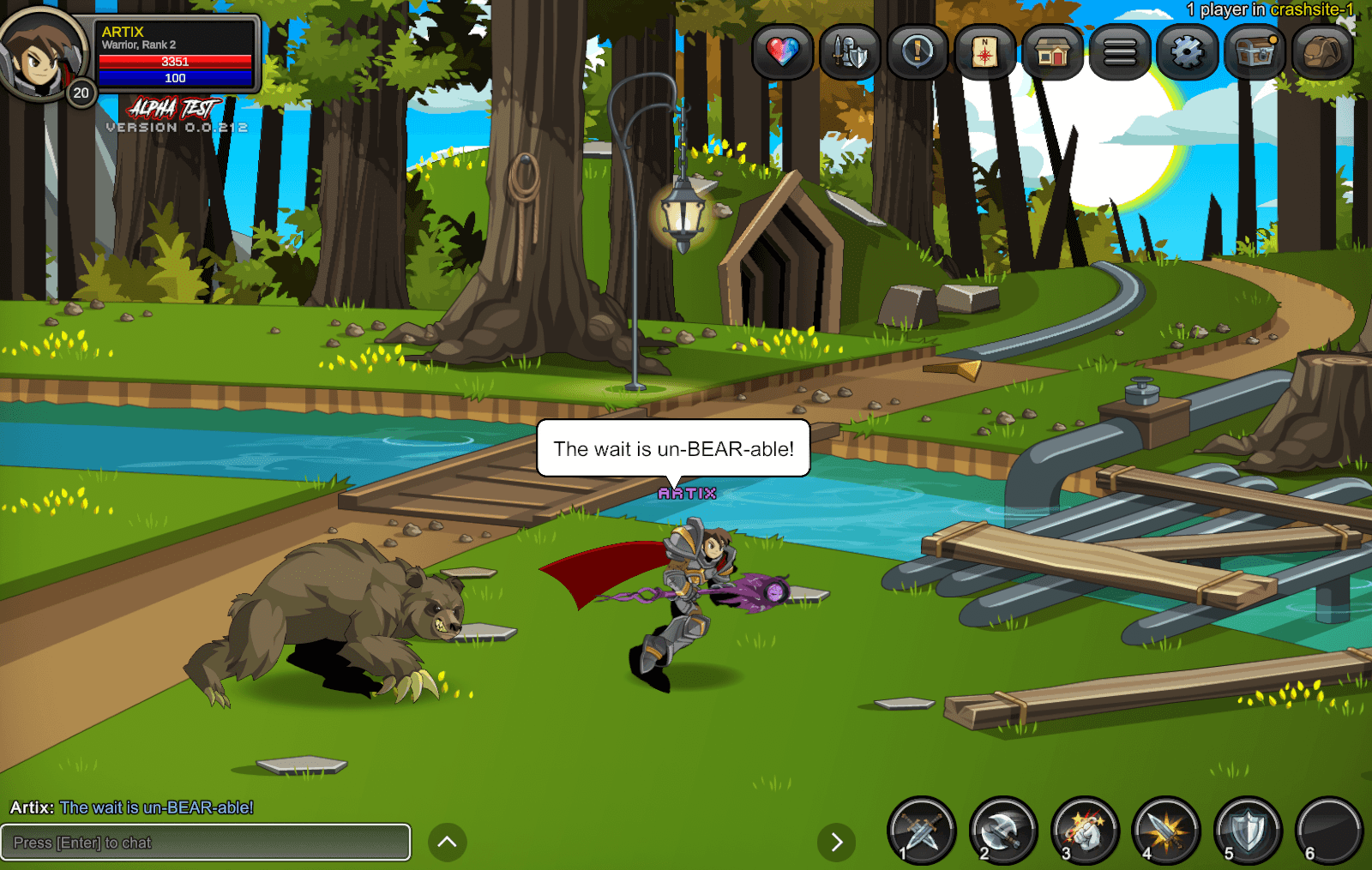Open the rainbow heart icon menu

point(782,52)
